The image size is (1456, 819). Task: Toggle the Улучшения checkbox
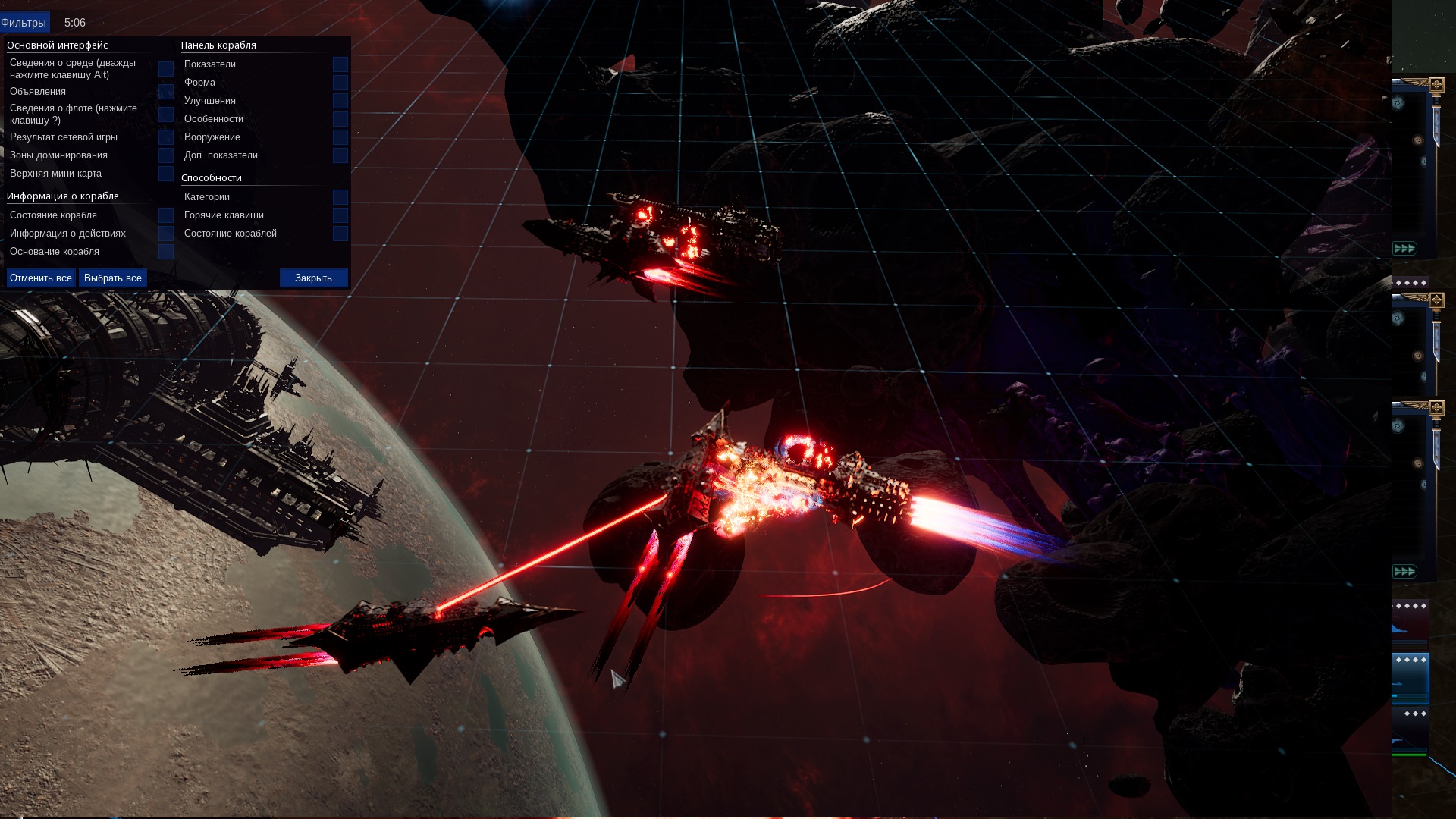[340, 101]
